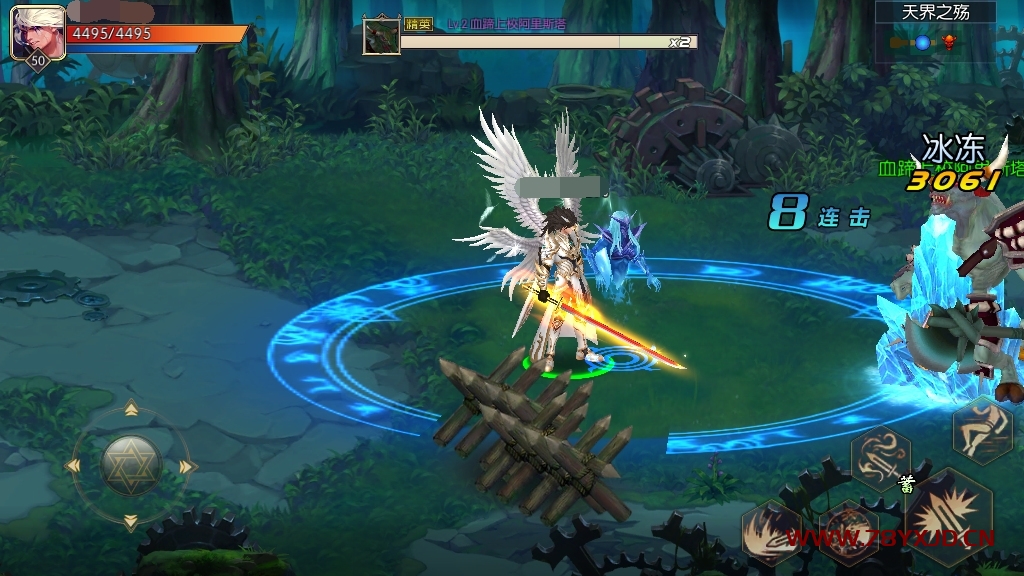Activate the round emblem skill behind the watermark

[848, 531]
